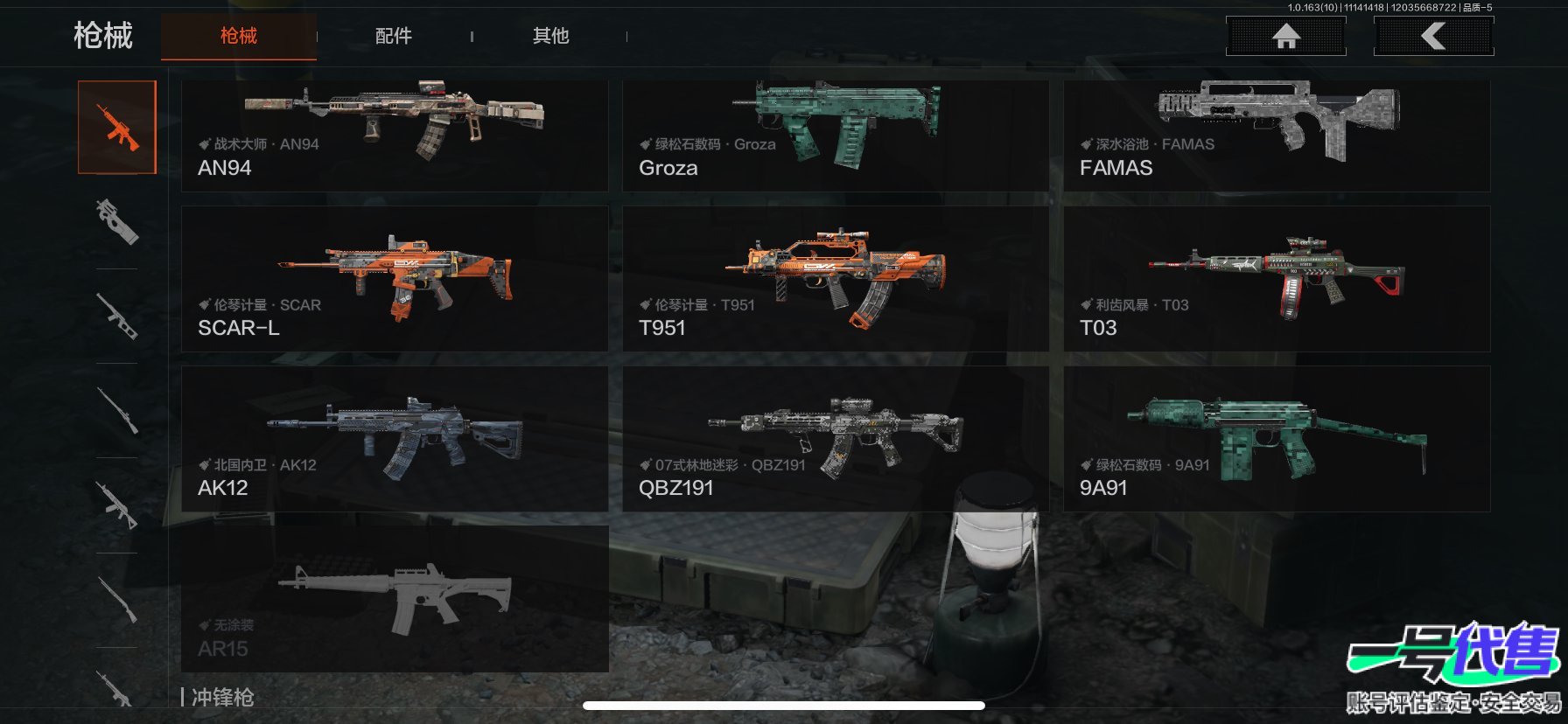Image resolution: width=1568 pixels, height=724 pixels.
Task: Pick the green 9A91 weapon card
Action: [1276, 439]
